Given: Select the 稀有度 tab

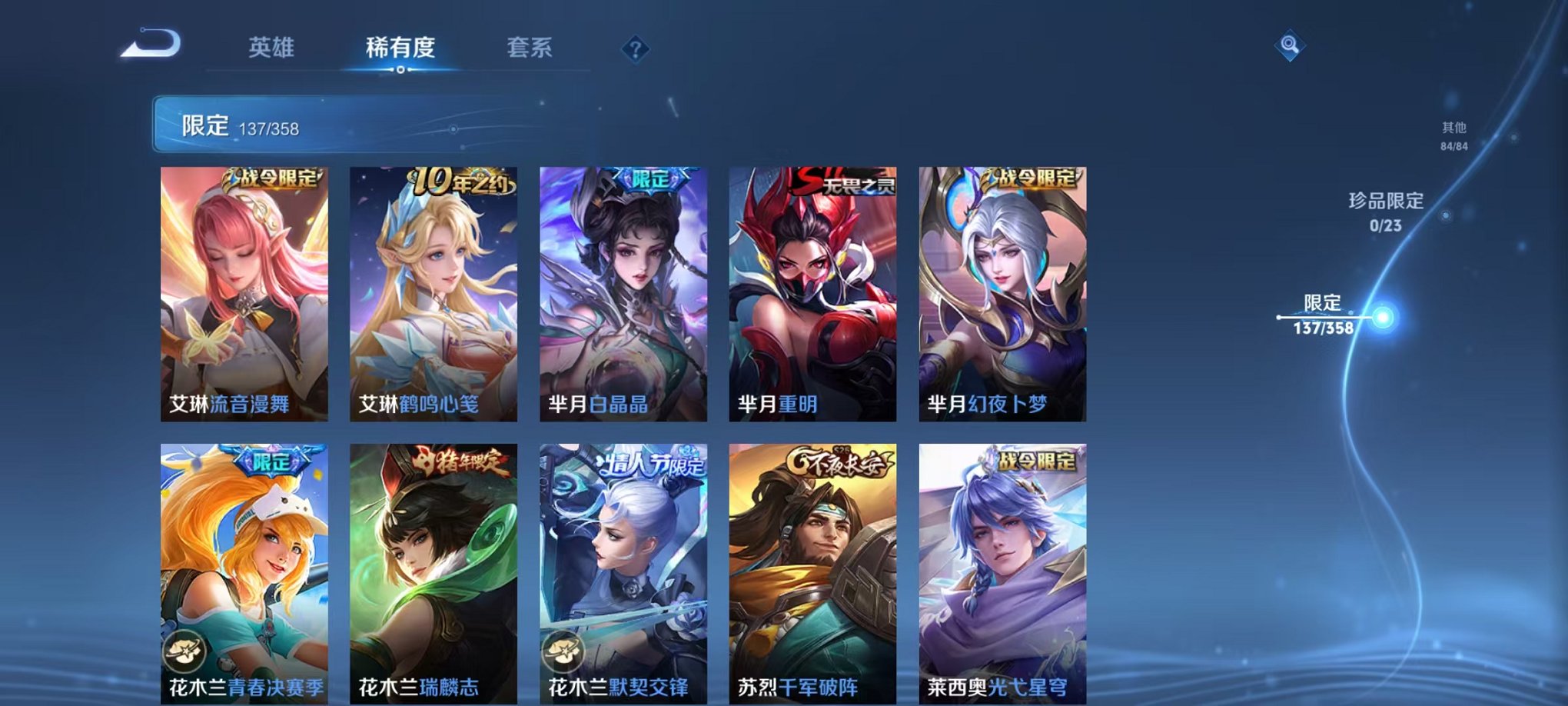Looking at the screenshot, I should [400, 46].
